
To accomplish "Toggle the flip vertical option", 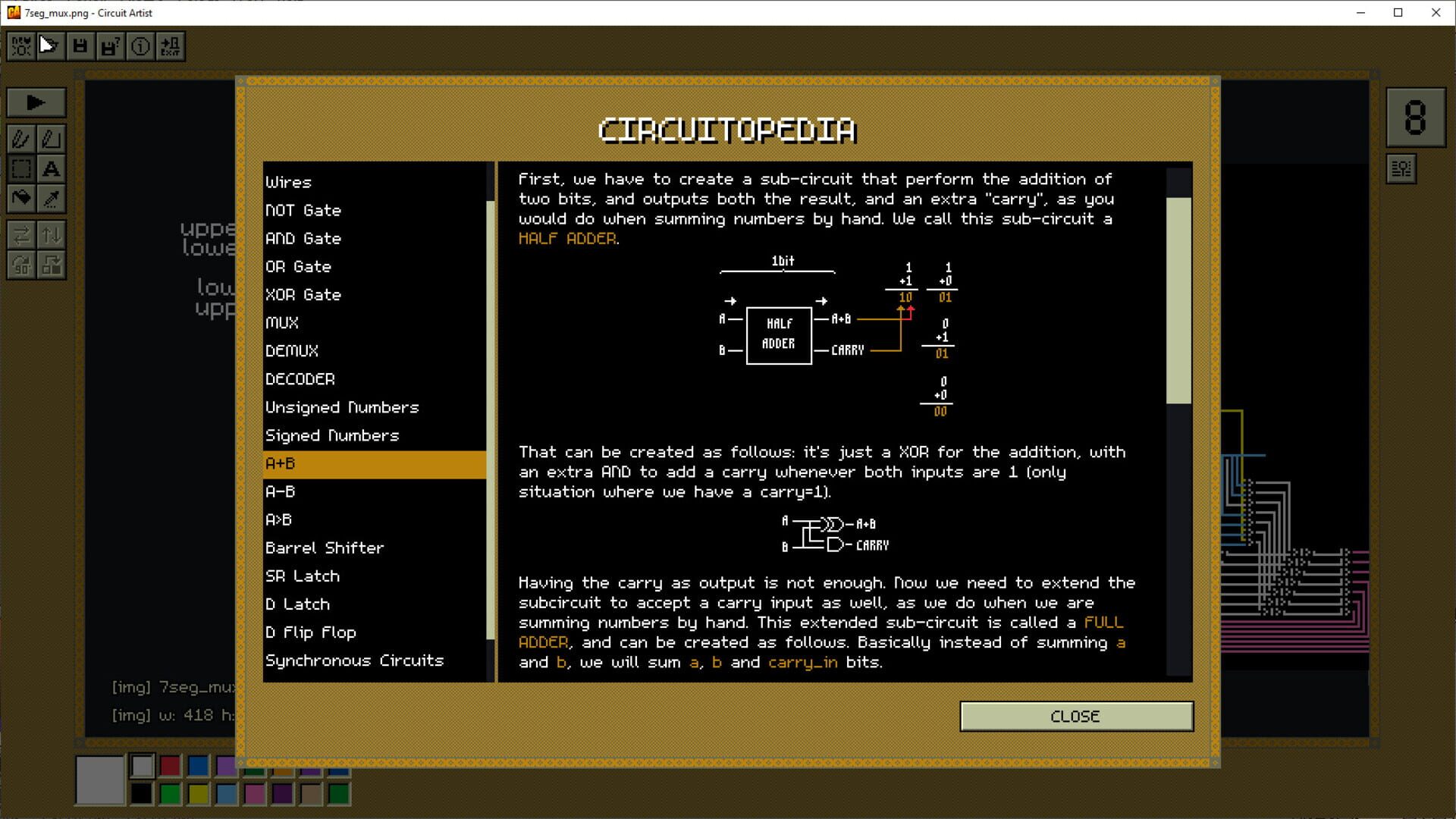I will tap(52, 236).
